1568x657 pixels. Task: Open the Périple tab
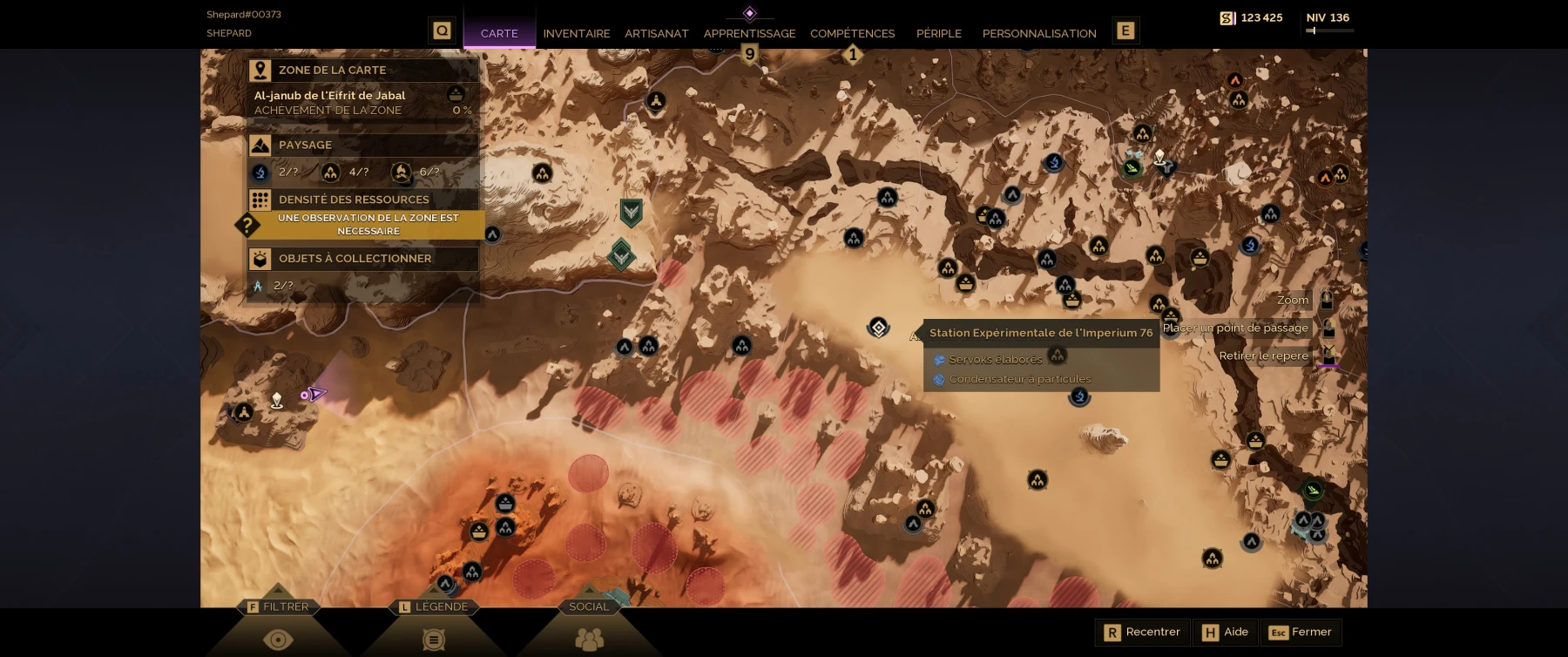click(x=938, y=33)
